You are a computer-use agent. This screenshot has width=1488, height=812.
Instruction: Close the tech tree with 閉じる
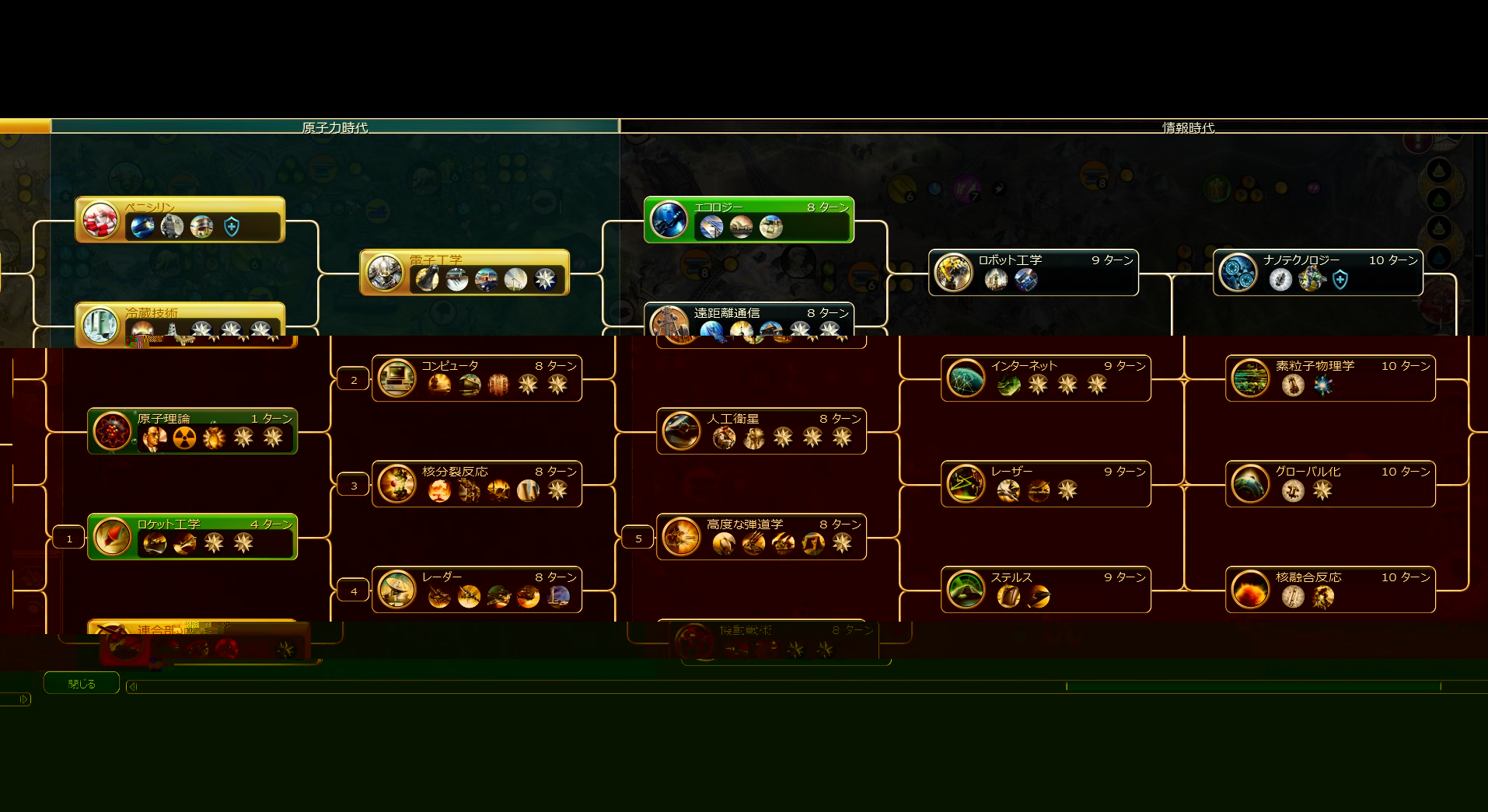82,684
